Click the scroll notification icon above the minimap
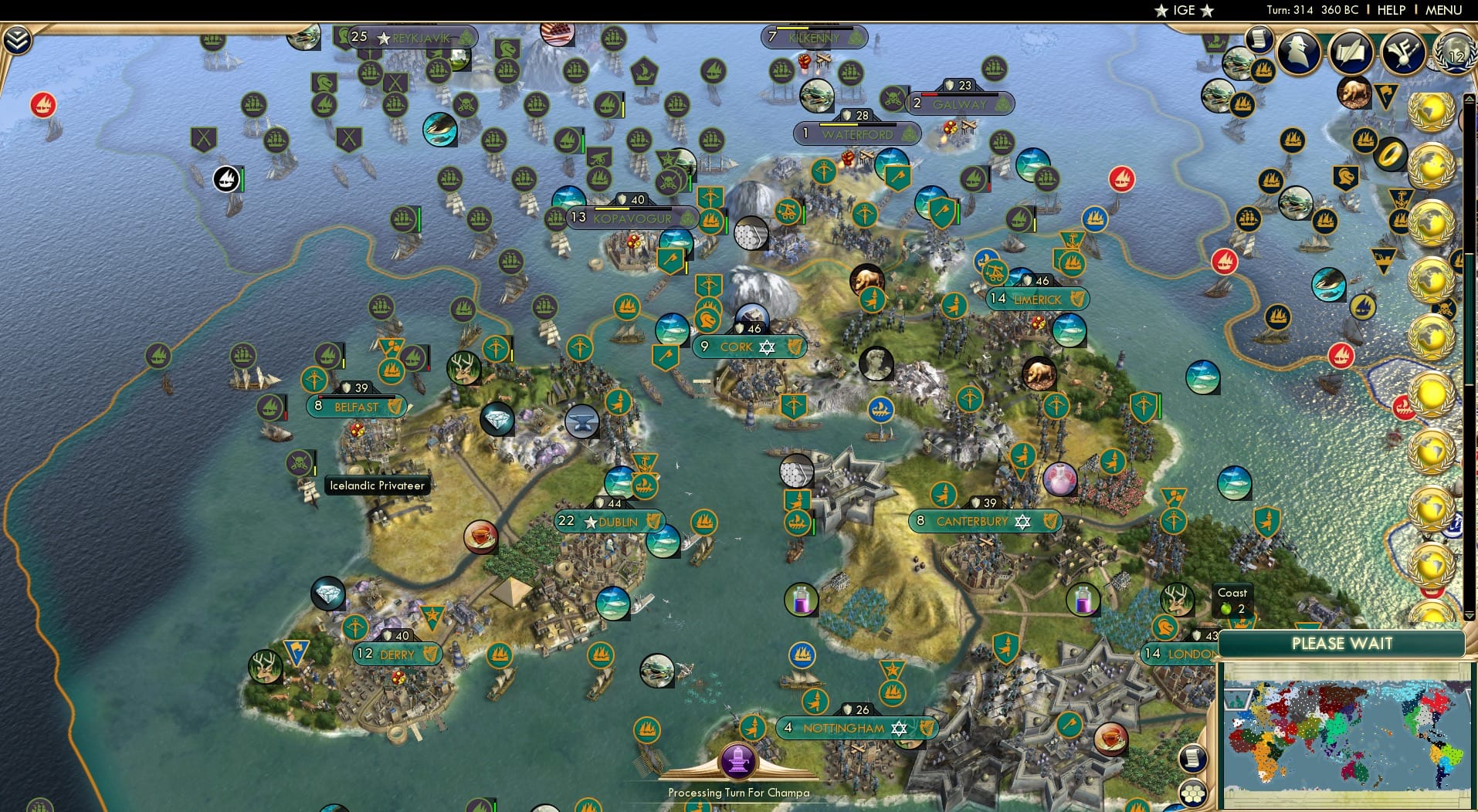The image size is (1478, 812). coord(1193,758)
